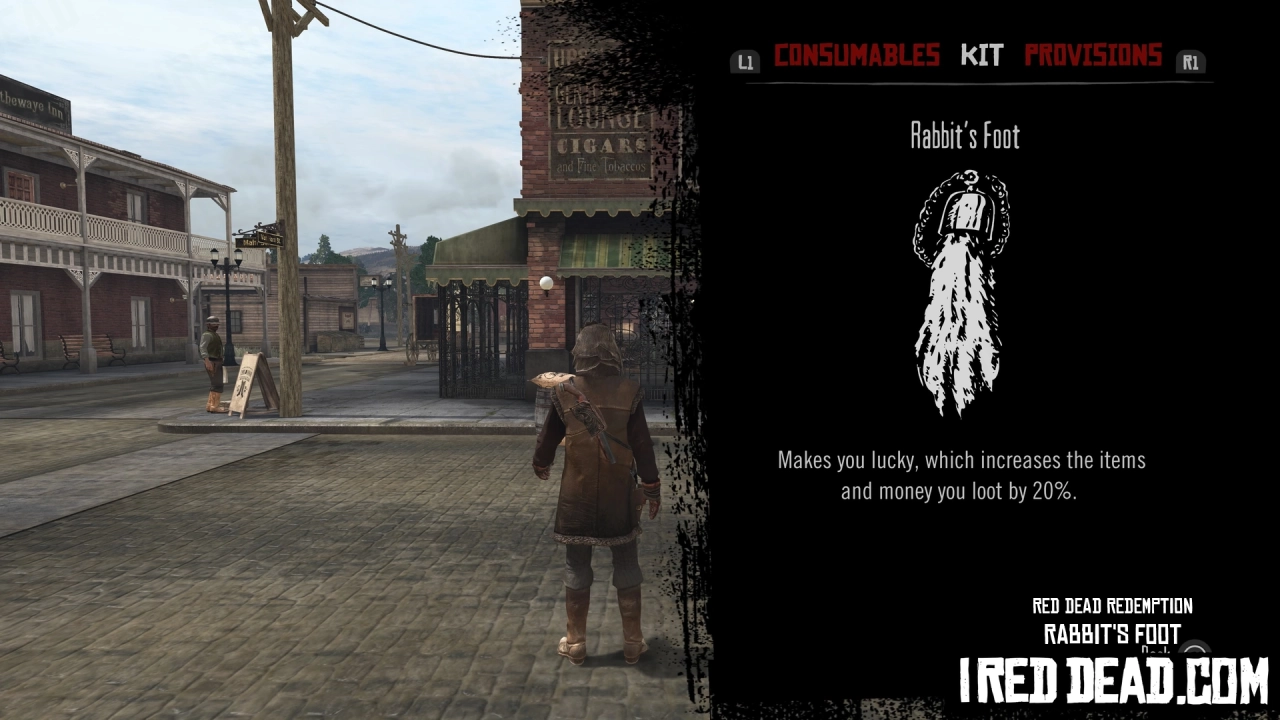Viewport: 1280px width, 720px height.
Task: Click the item description about looting 20% more
Action: (x=962, y=475)
